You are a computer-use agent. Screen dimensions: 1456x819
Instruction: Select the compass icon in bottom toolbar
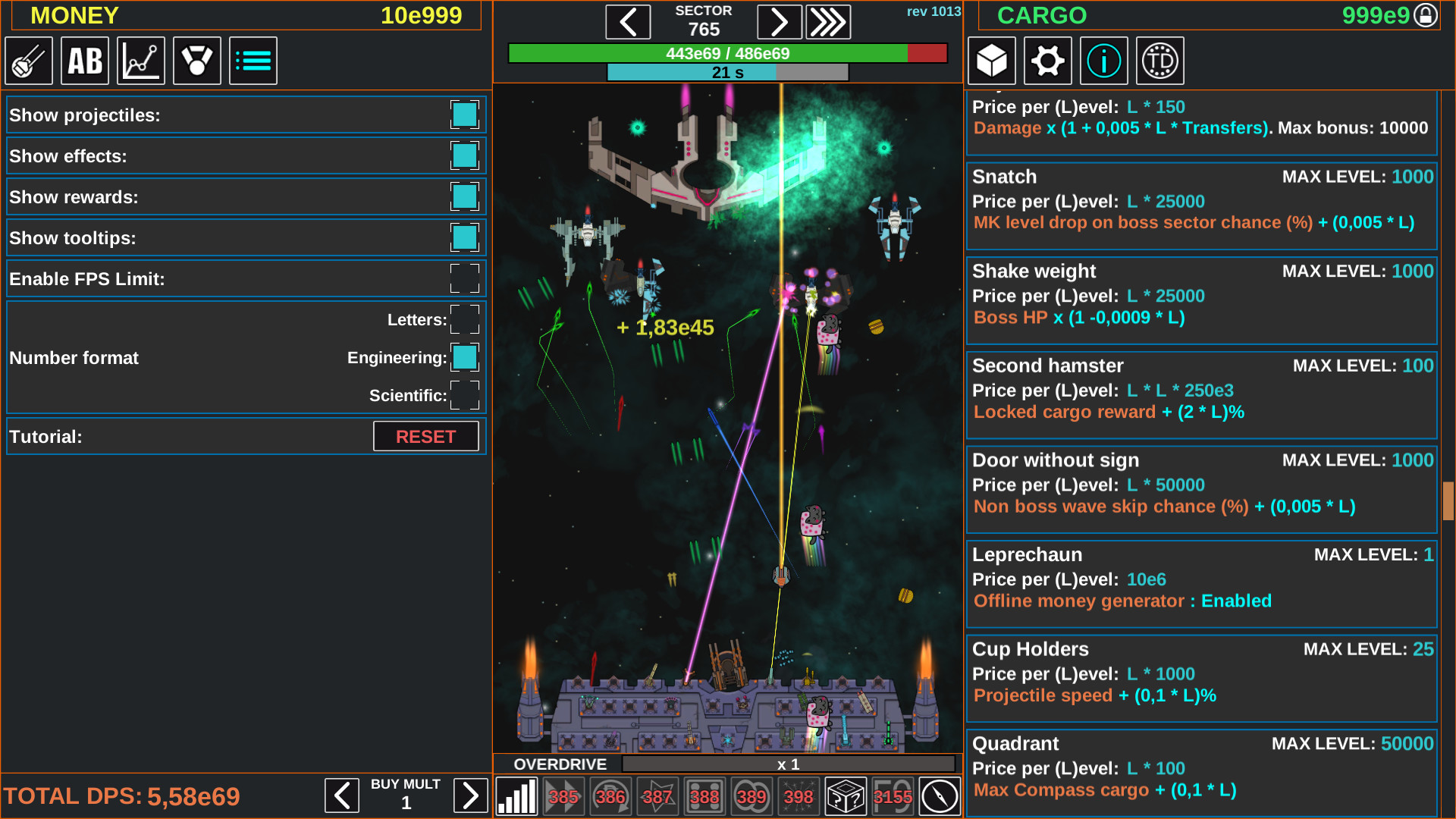[939, 796]
